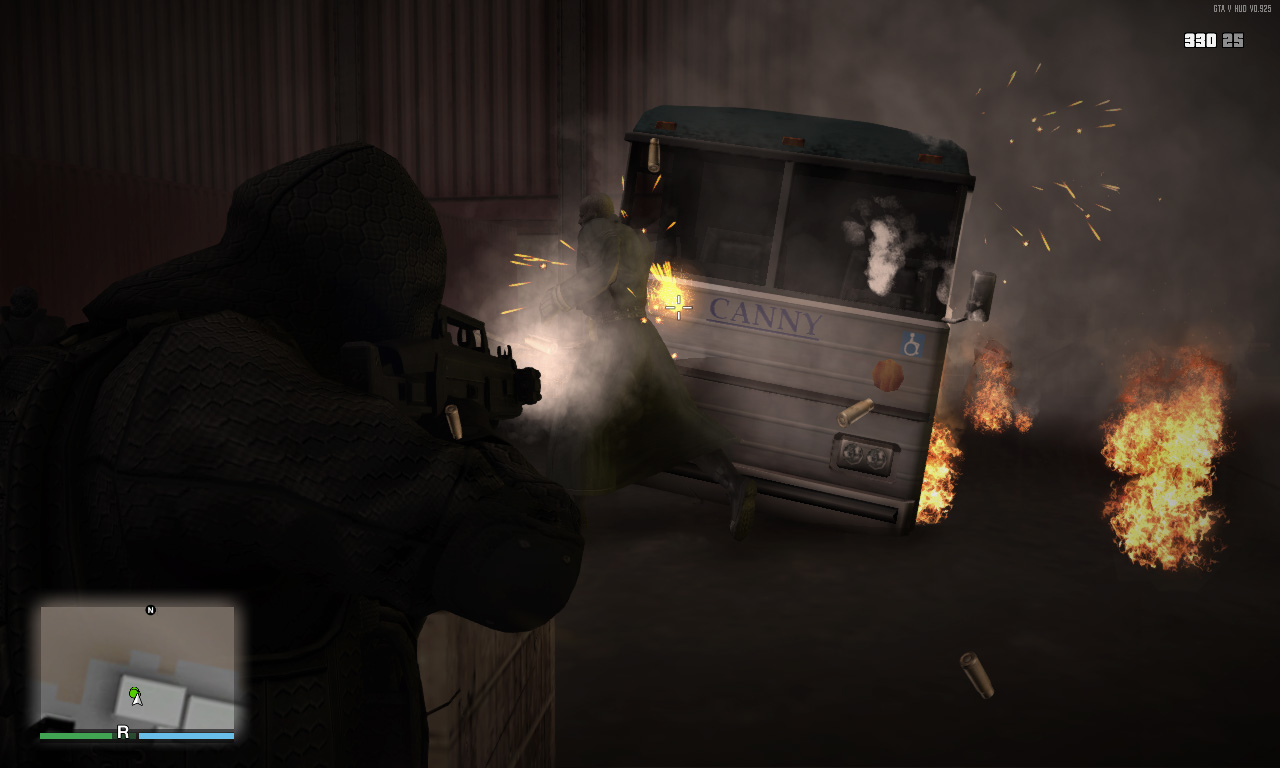Screen dimensions: 1280x768
Task: Click the minimap radar panel
Action: pos(137,667)
